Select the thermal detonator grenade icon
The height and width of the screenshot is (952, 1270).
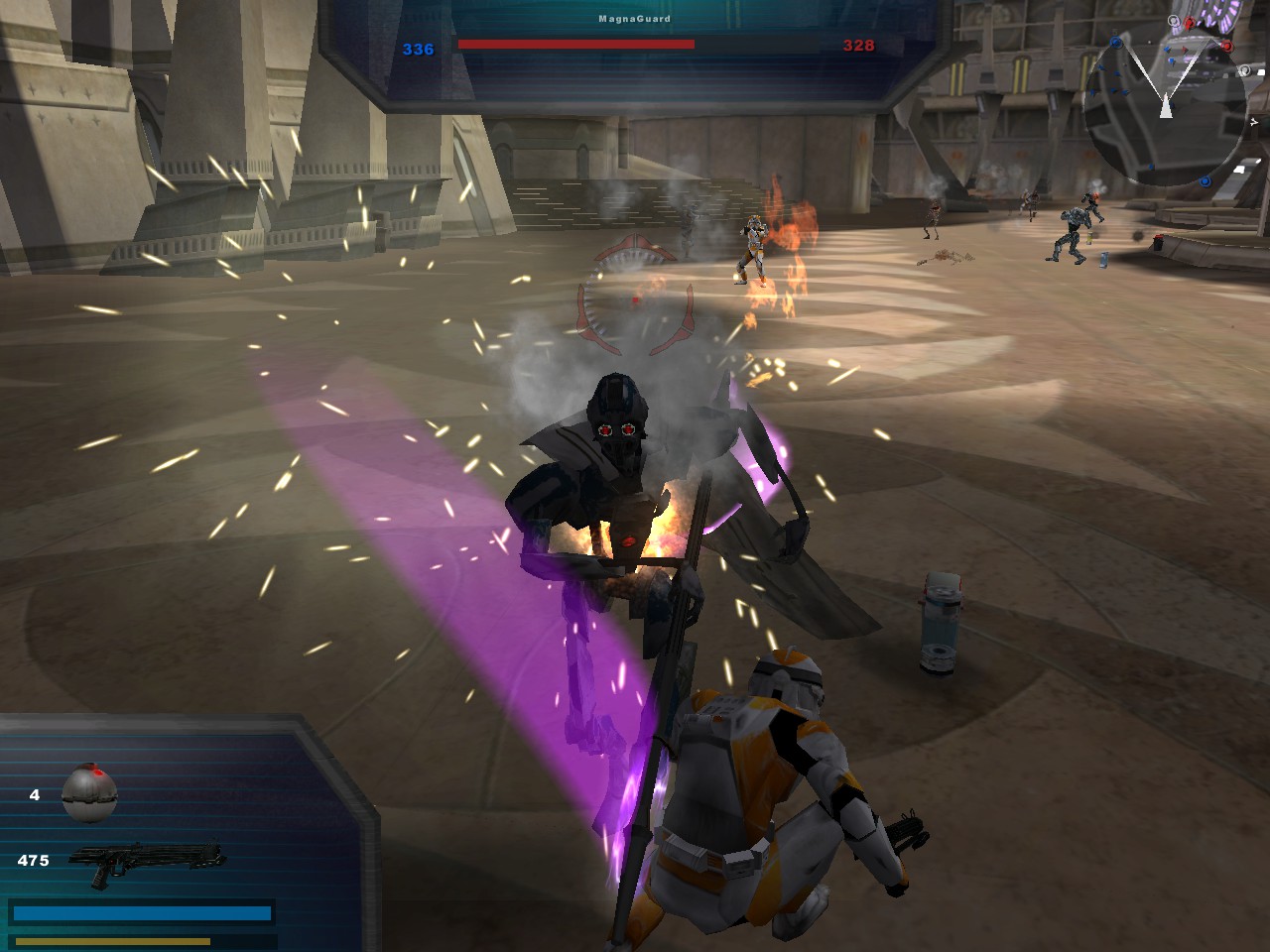pos(89,793)
